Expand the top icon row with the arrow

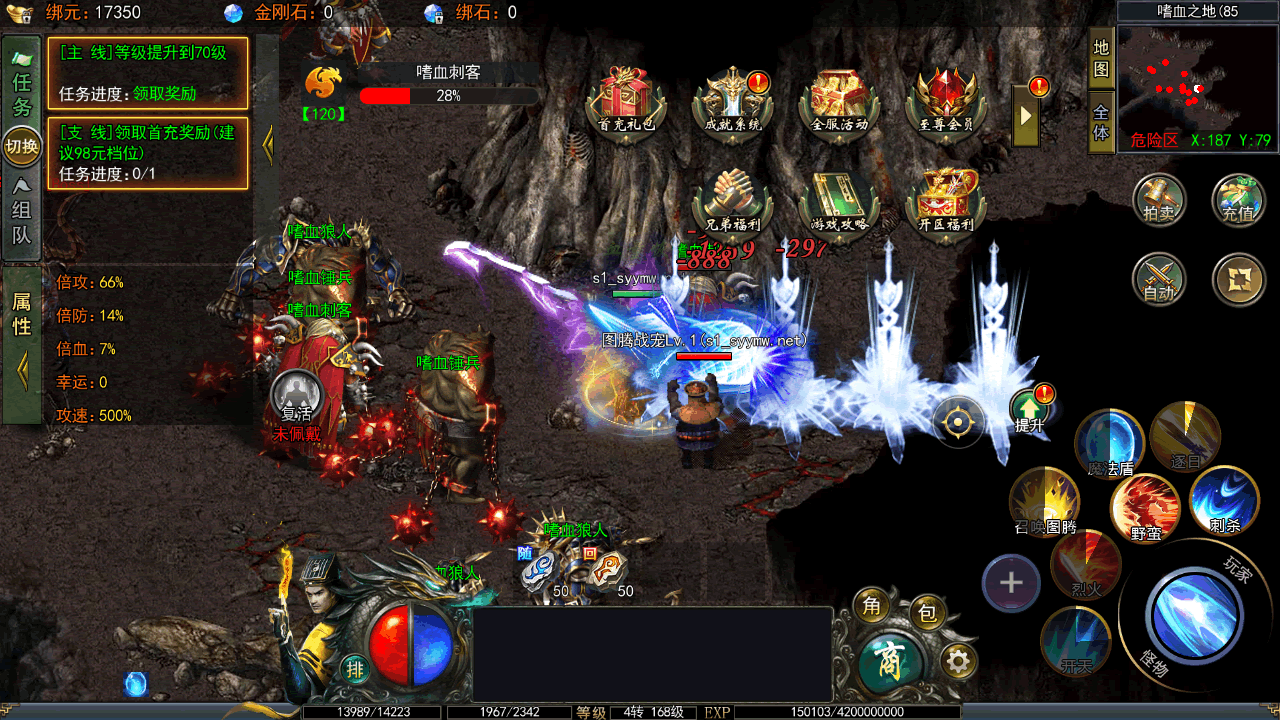pos(1025,114)
